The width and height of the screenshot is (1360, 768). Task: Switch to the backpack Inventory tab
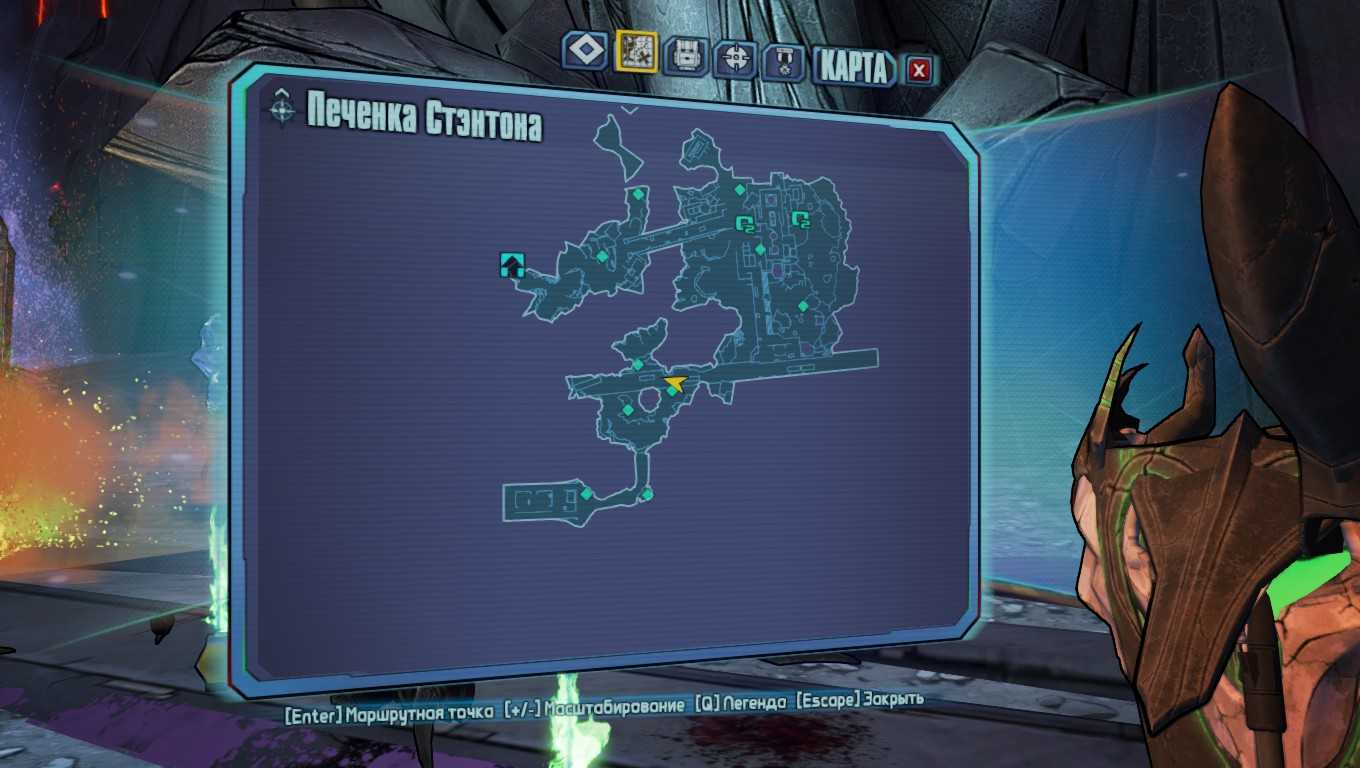click(687, 56)
